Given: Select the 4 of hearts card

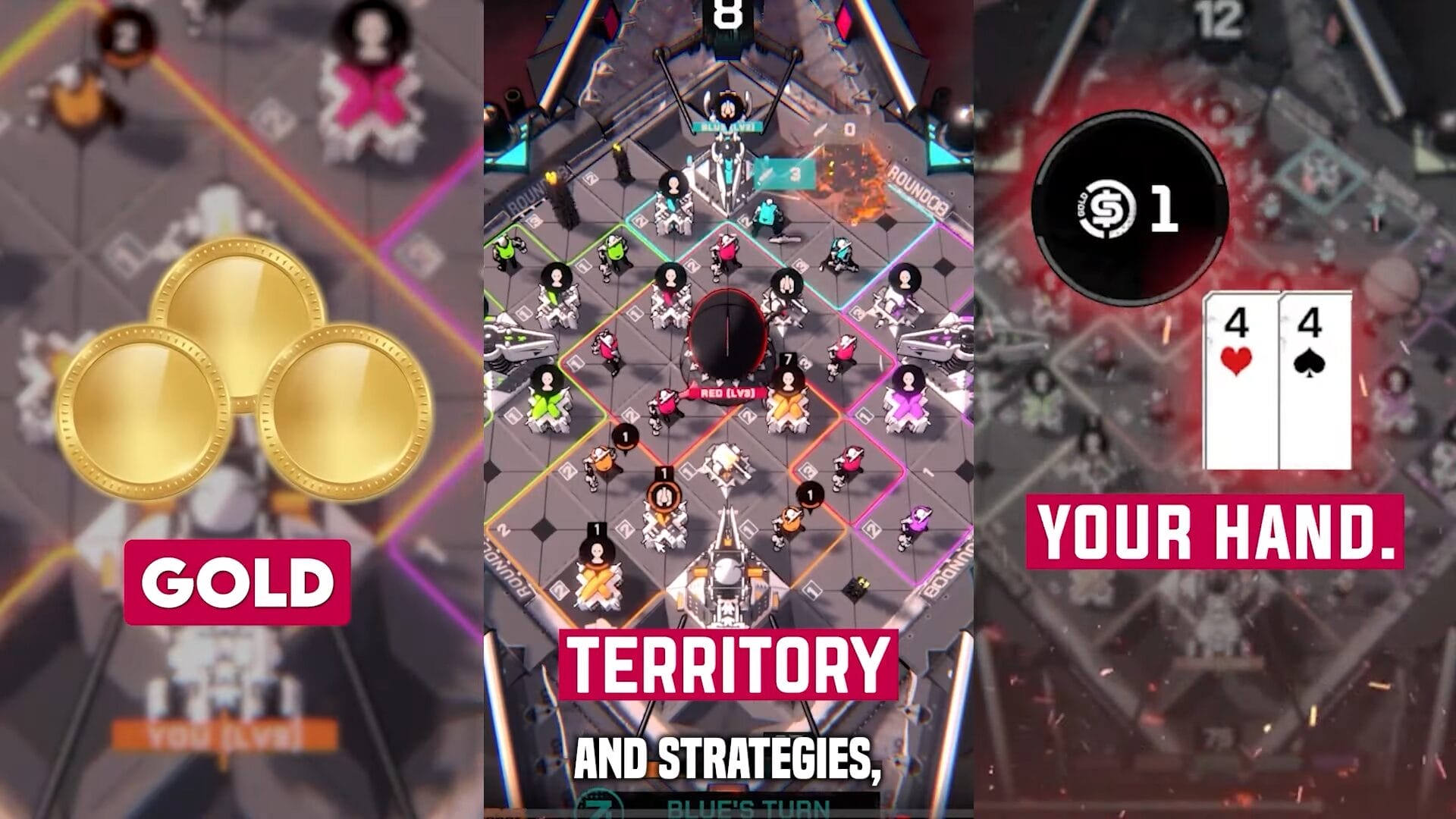Looking at the screenshot, I should pyautogui.click(x=1241, y=381).
